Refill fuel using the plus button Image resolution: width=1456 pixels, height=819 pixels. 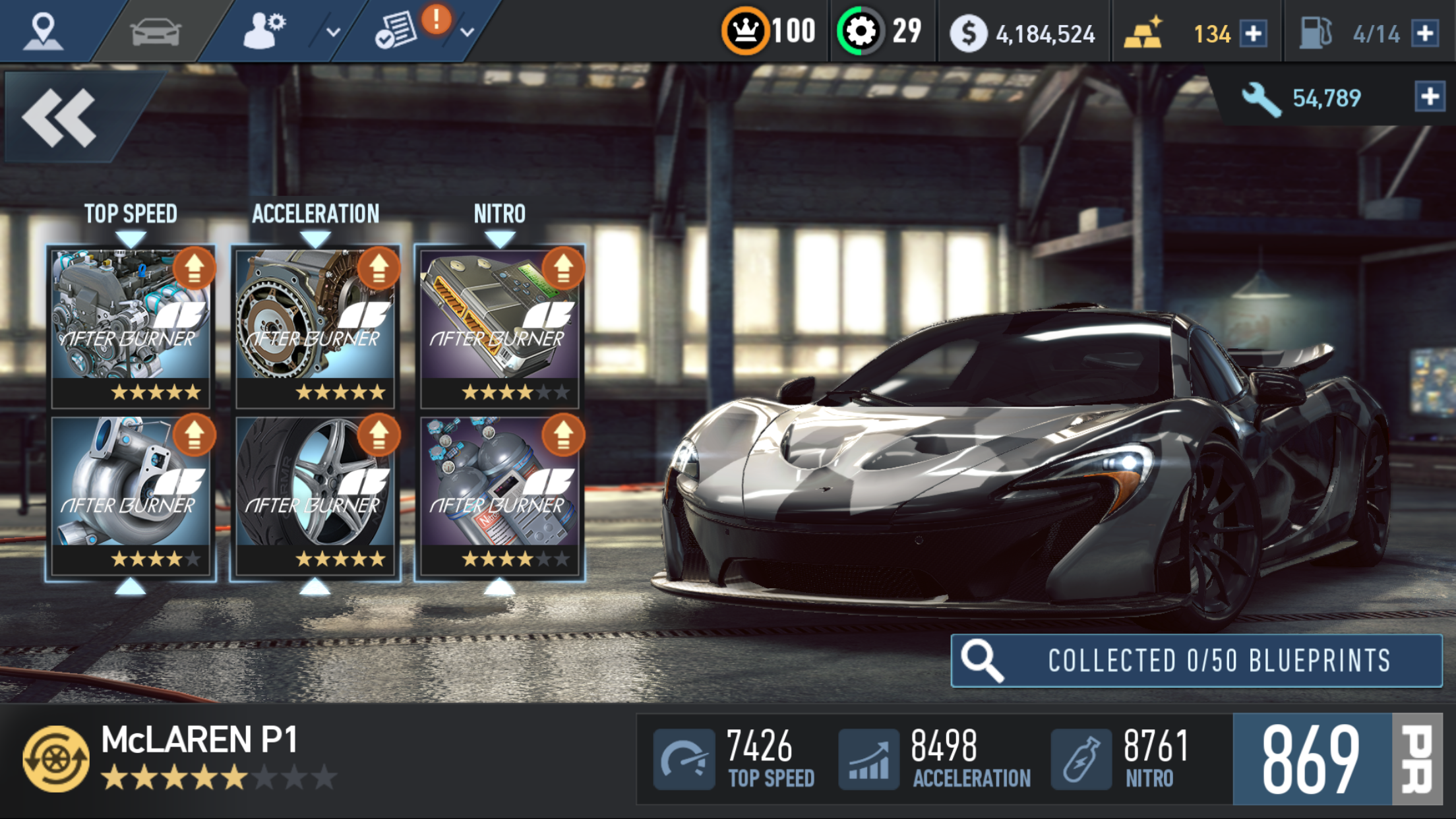(1426, 33)
